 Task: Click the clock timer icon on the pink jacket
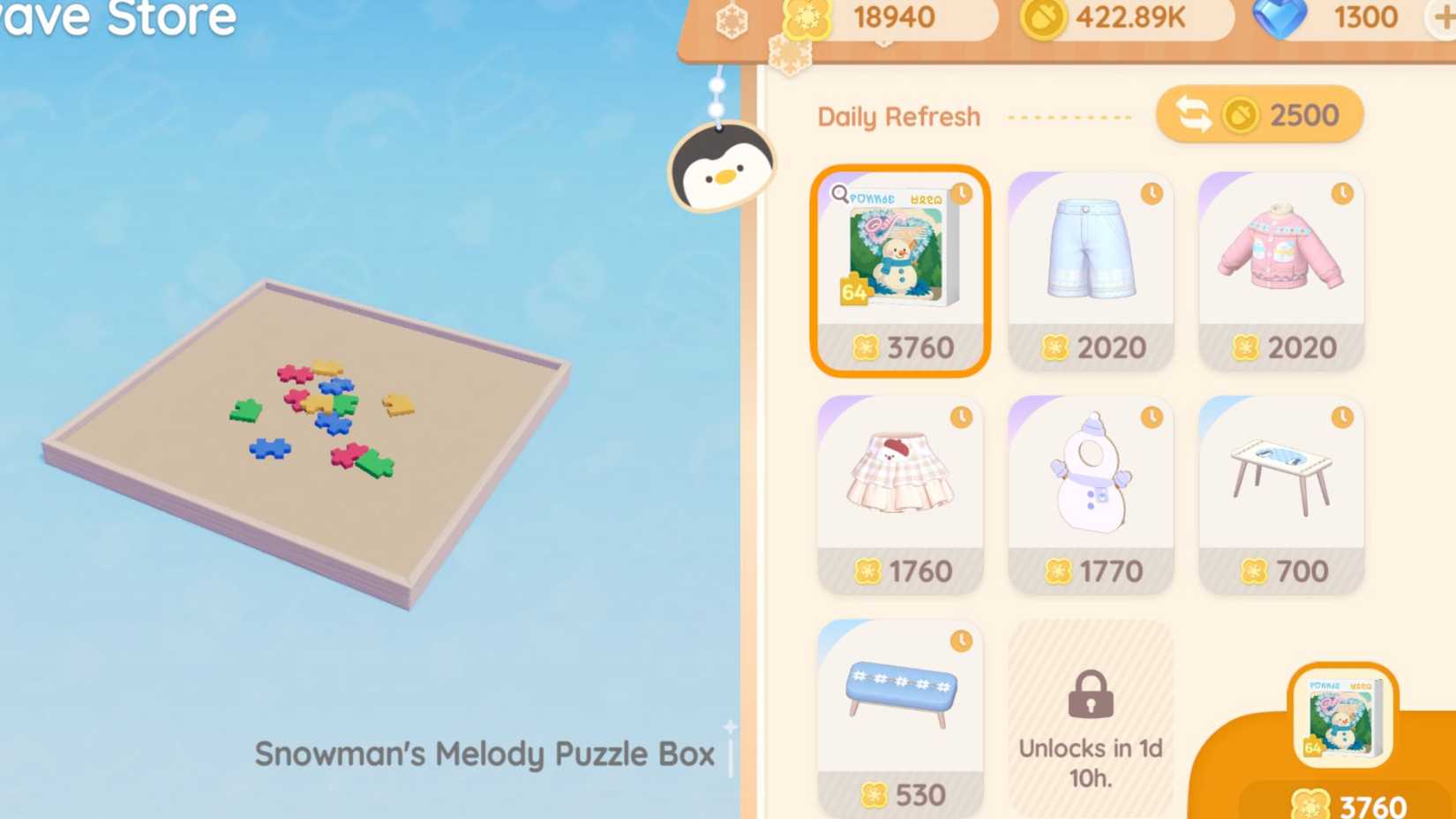tap(1343, 192)
